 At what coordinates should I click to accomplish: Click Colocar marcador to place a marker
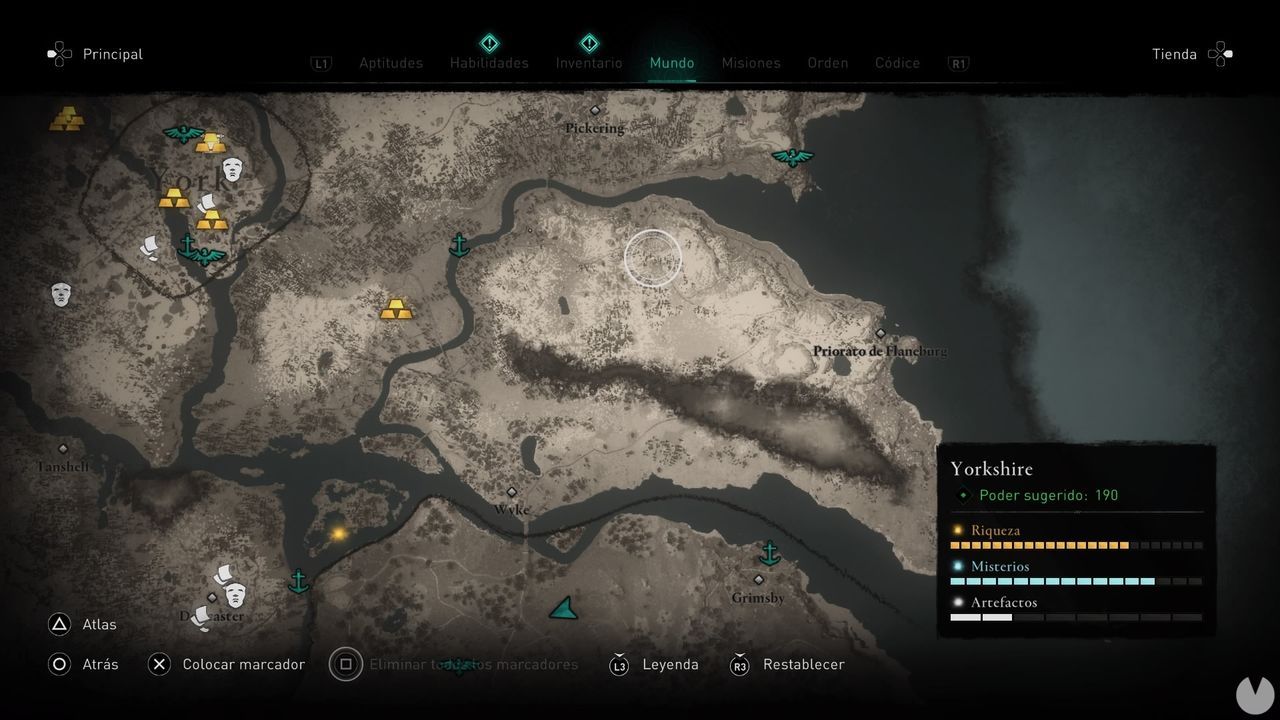pyautogui.click(x=243, y=663)
